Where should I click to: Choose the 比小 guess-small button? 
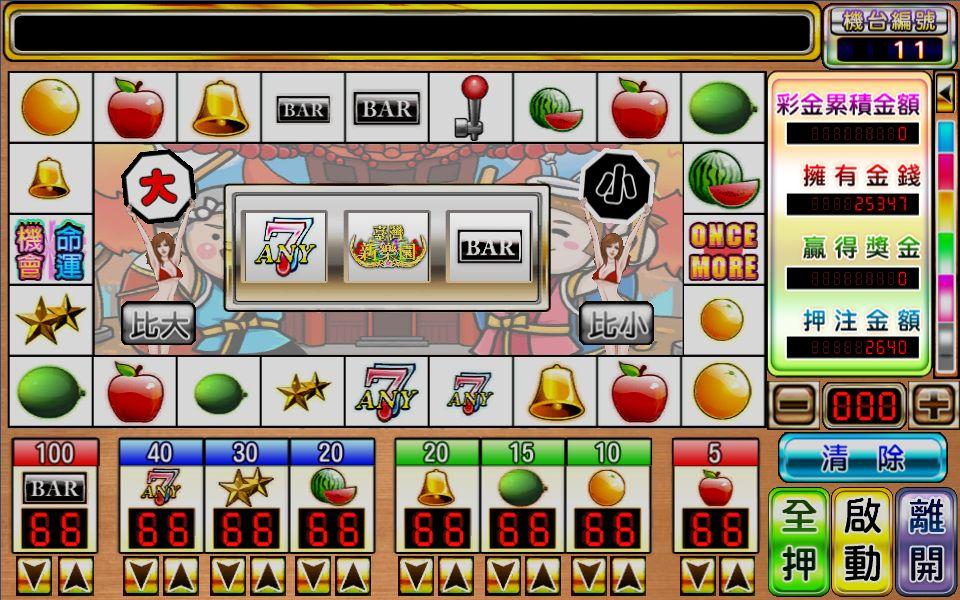coord(616,323)
